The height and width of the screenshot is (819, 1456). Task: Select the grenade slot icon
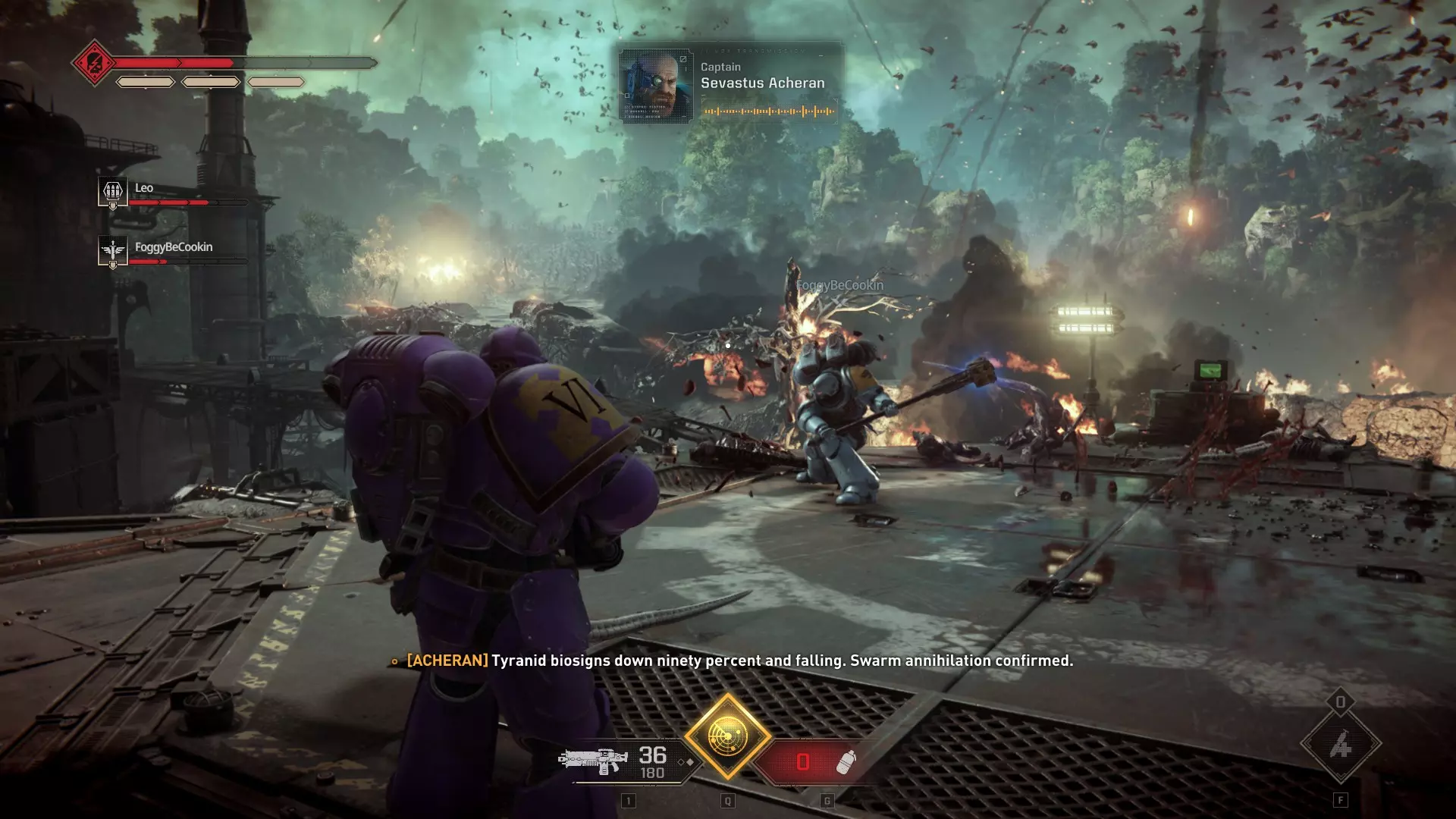pyautogui.click(x=845, y=761)
